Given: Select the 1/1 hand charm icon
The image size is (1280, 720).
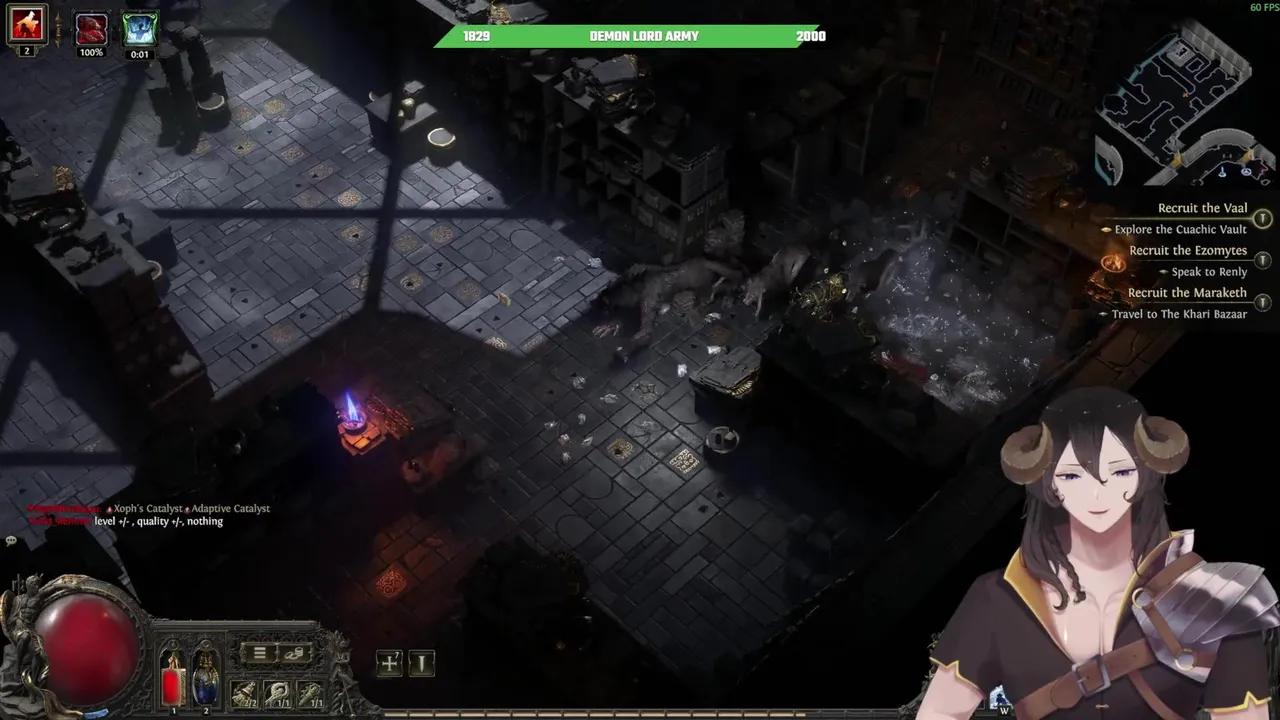Looking at the screenshot, I should (276, 692).
